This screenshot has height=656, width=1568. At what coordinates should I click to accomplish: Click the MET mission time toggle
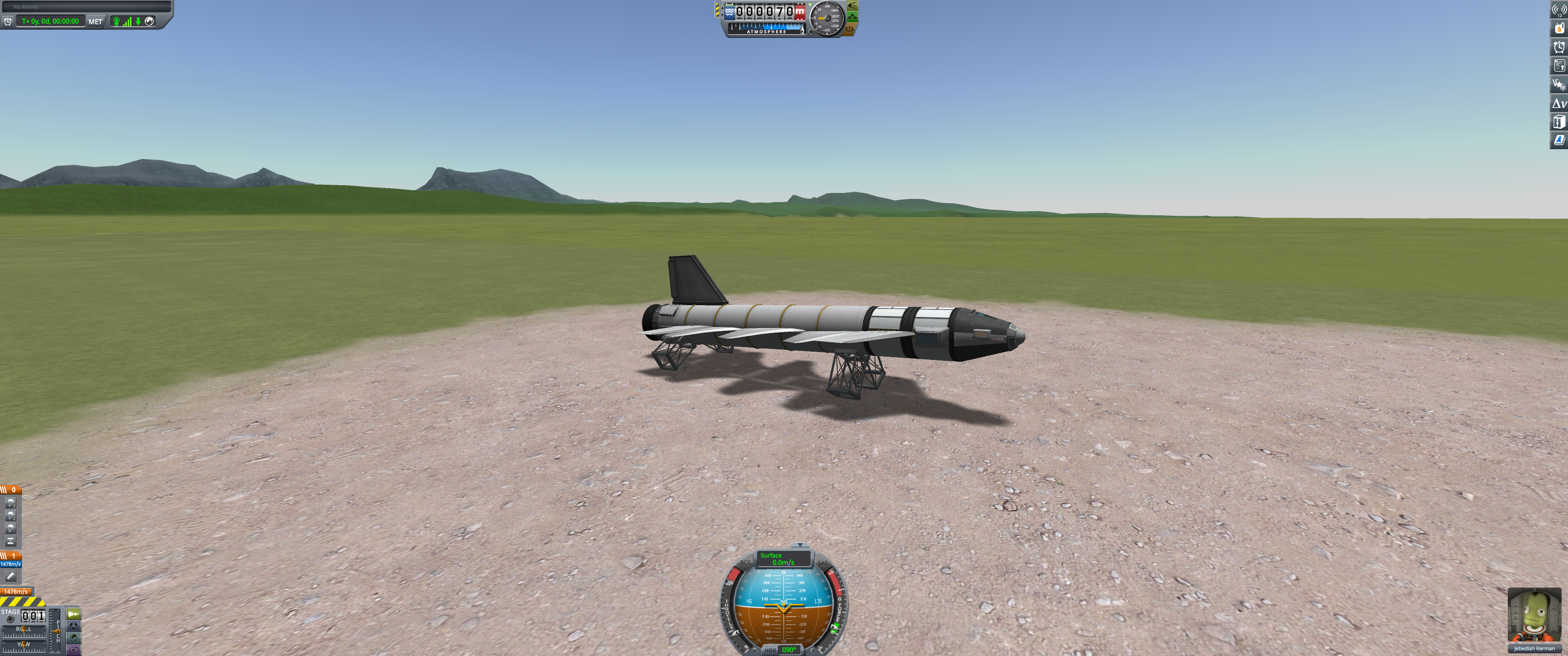coord(95,21)
